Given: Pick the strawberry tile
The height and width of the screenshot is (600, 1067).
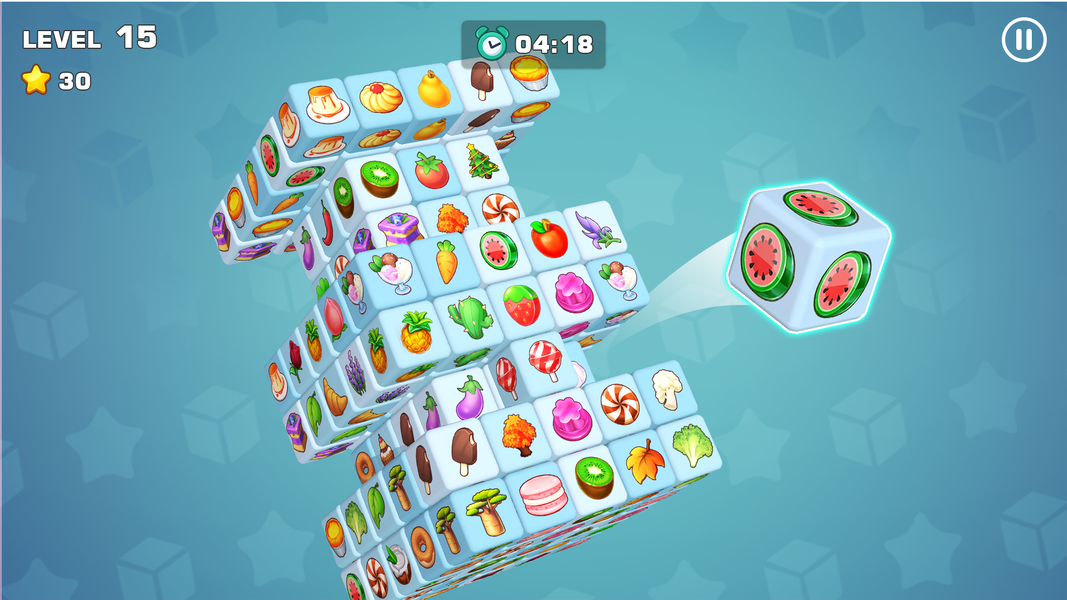Looking at the screenshot, I should coord(521,305).
